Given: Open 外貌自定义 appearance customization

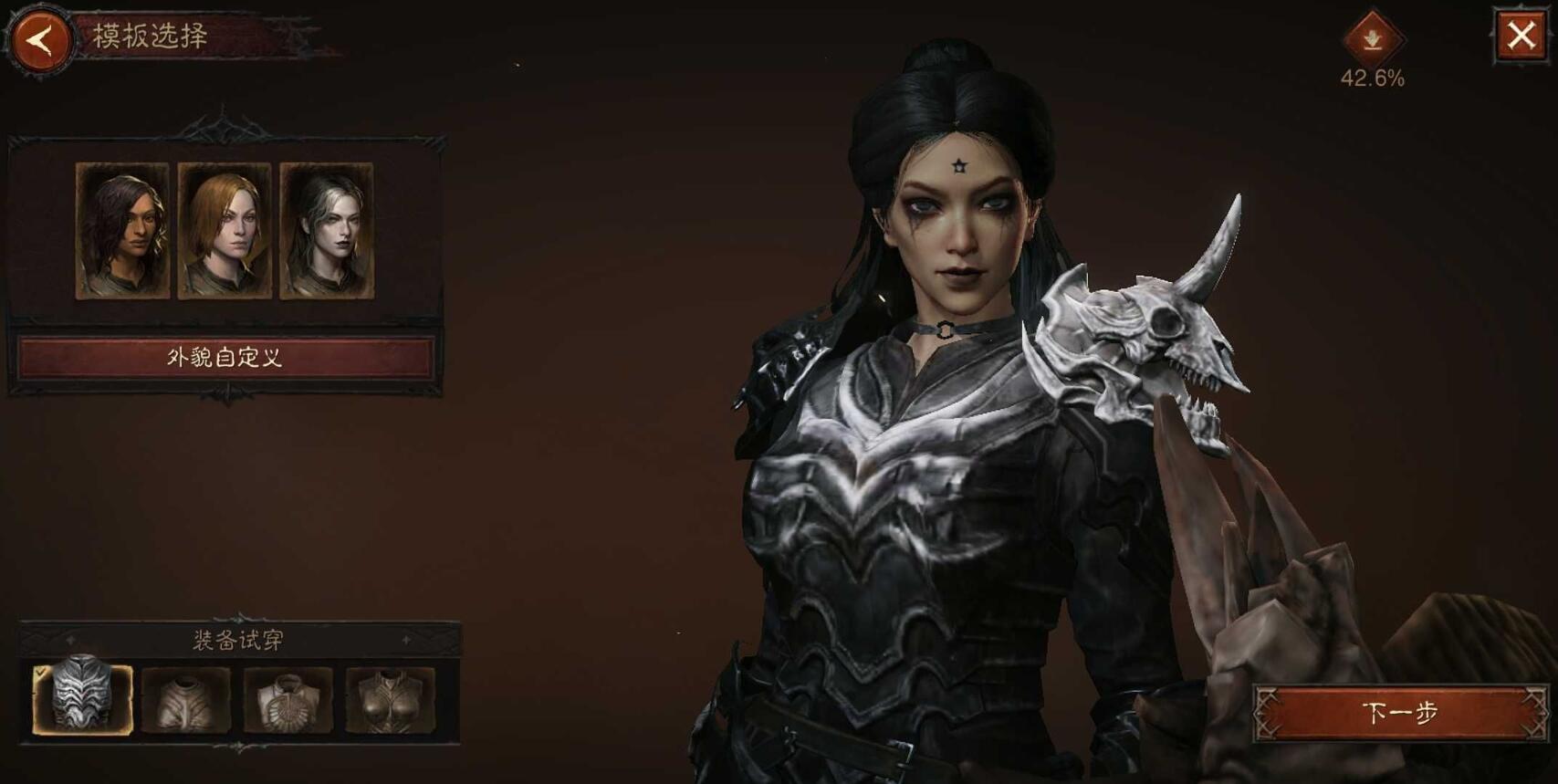Looking at the screenshot, I should click(225, 357).
